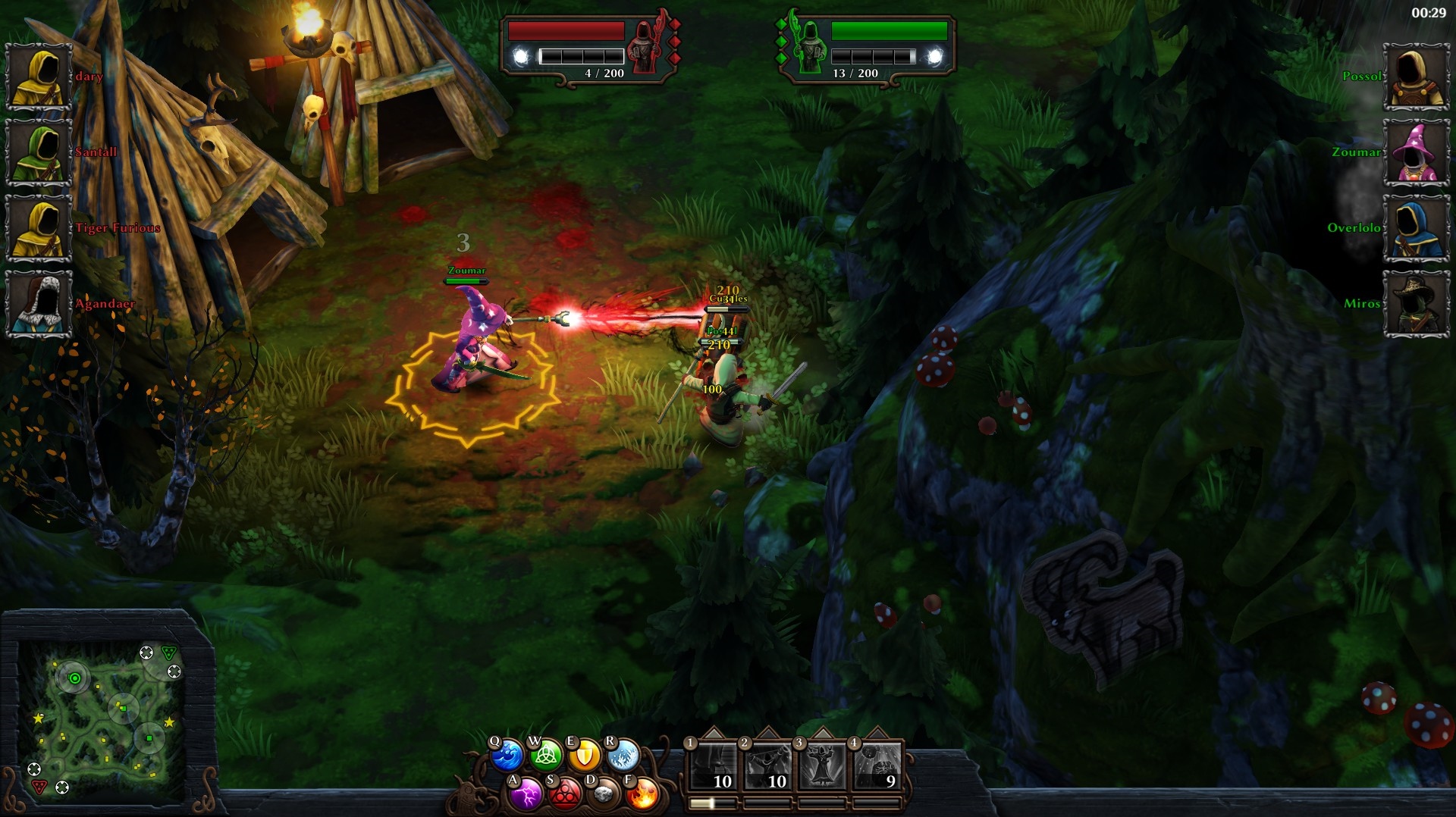Click the green fortress icon on the minimap
The height and width of the screenshot is (817, 1456).
(x=169, y=653)
